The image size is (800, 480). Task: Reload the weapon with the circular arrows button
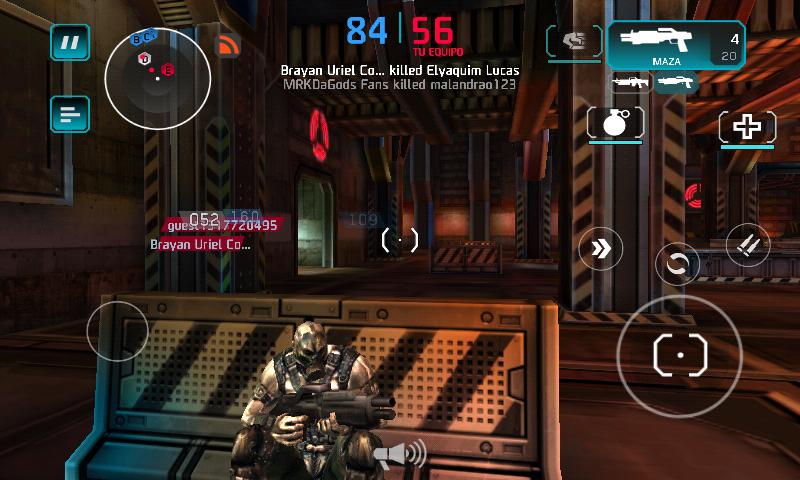click(677, 265)
